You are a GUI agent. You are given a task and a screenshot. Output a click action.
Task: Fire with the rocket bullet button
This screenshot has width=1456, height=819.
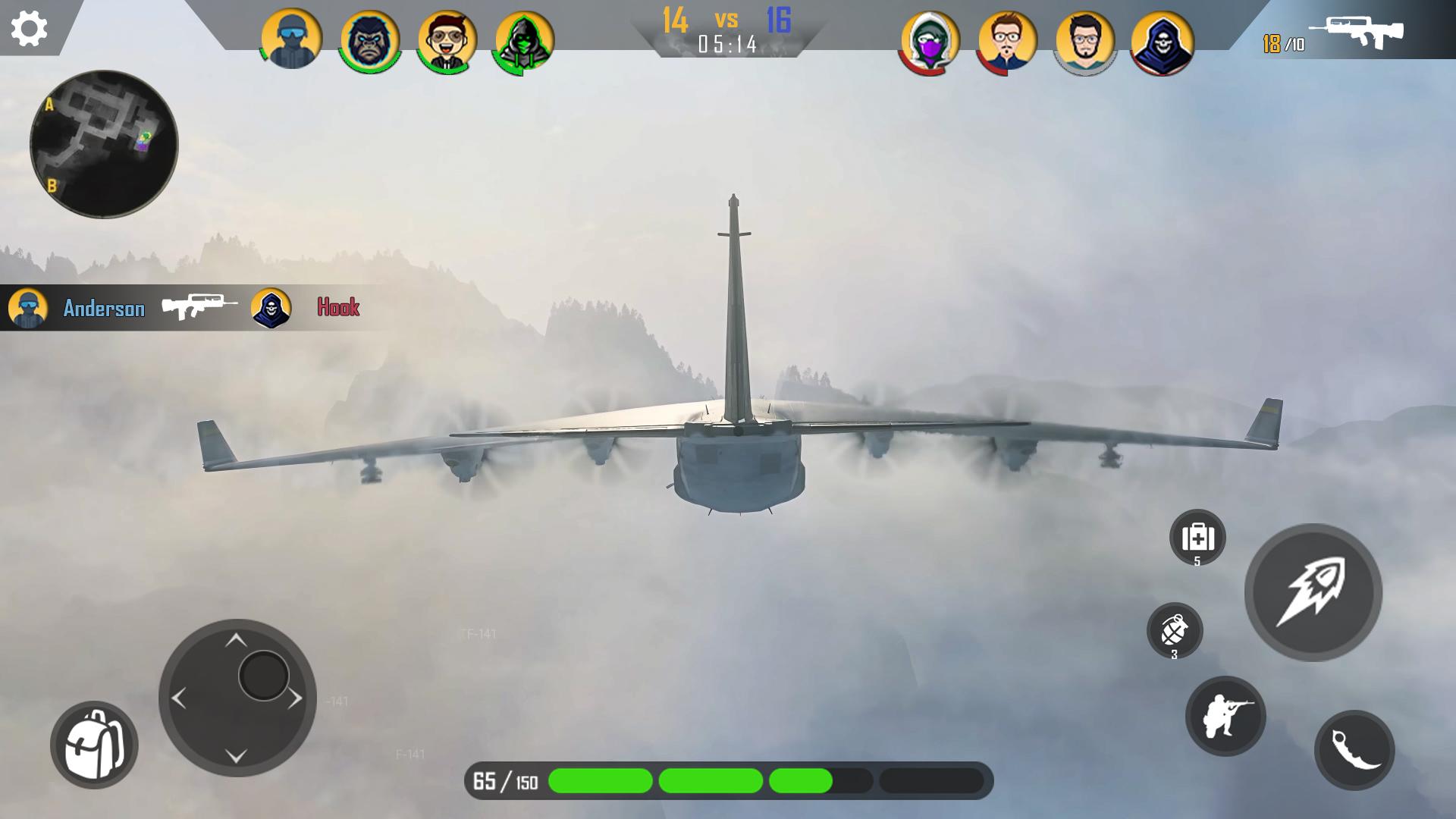click(1313, 592)
